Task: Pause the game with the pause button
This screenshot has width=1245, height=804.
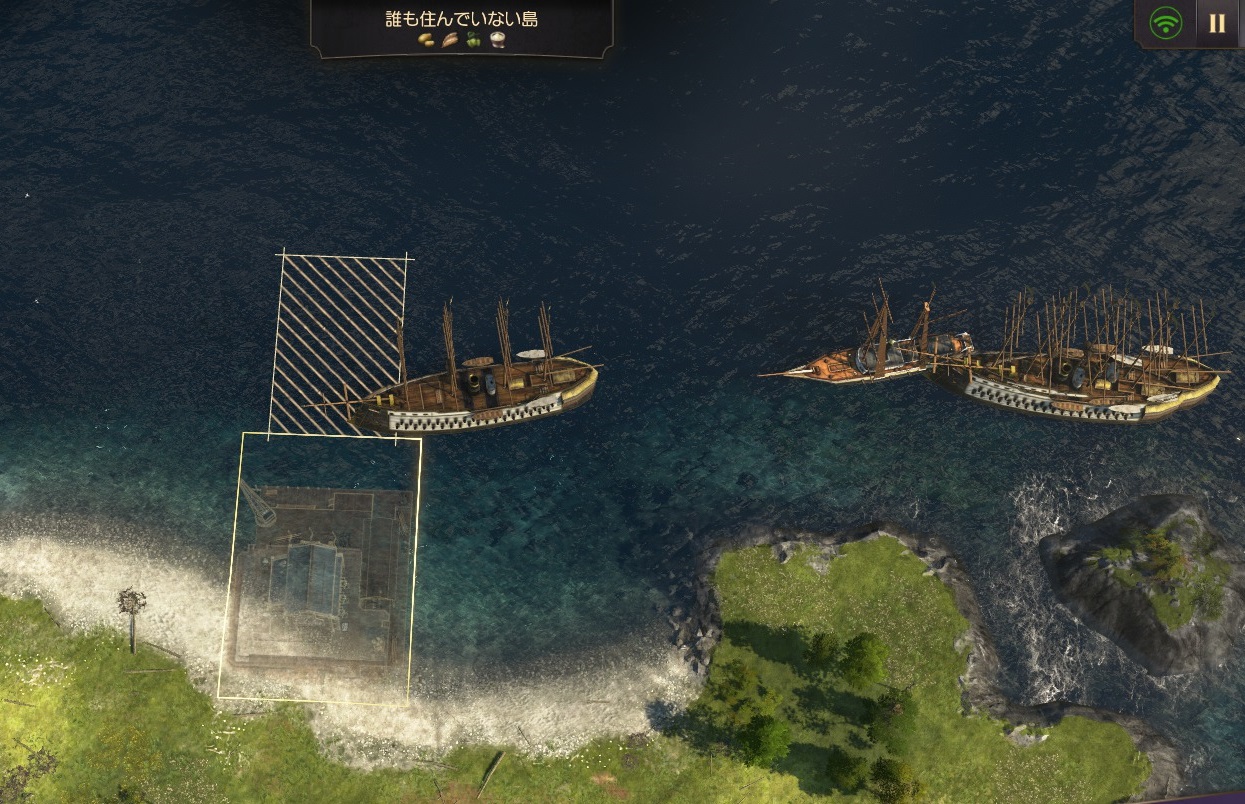Action: click(1217, 23)
